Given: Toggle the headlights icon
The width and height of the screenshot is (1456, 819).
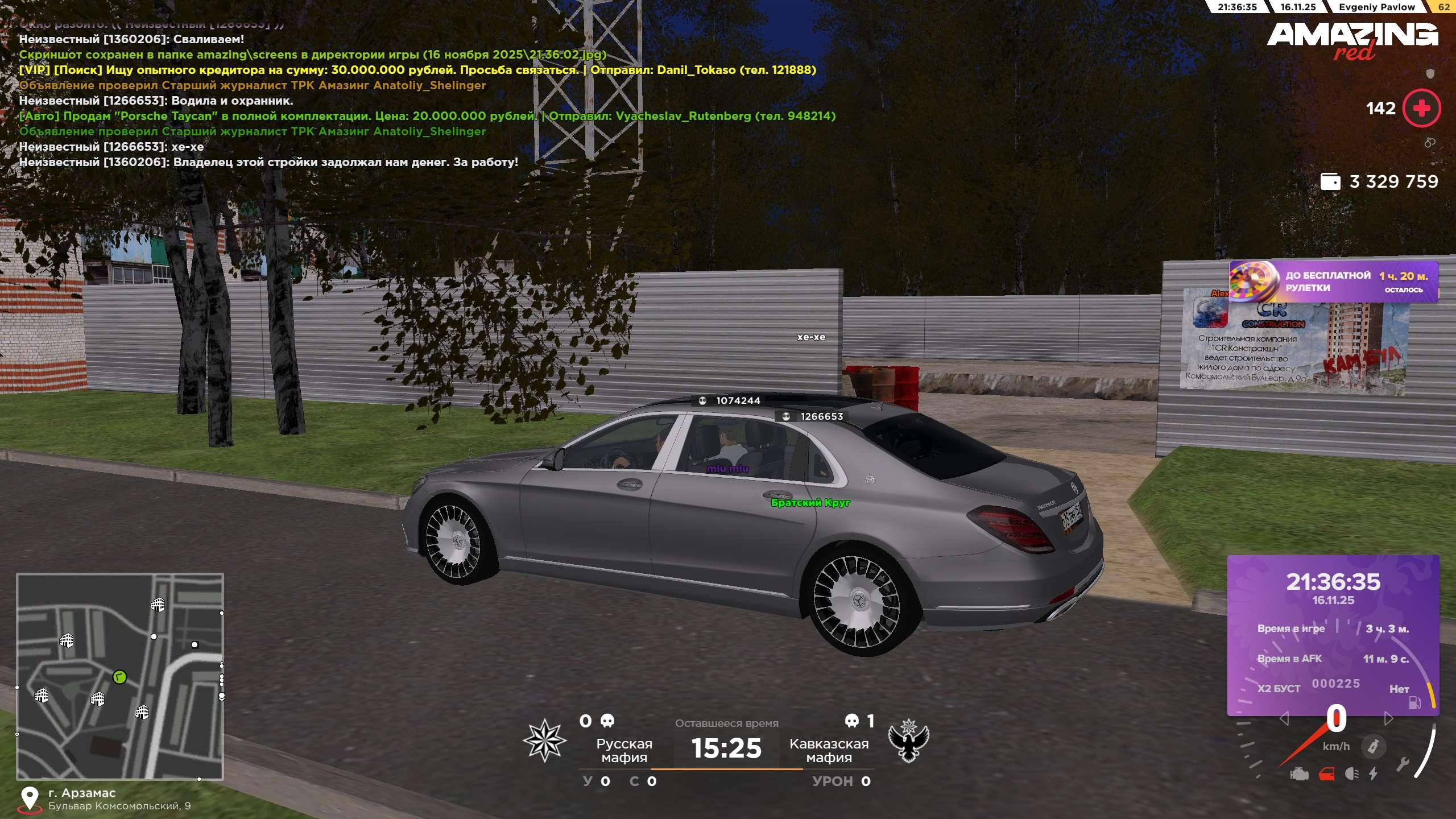Looking at the screenshot, I should (x=1352, y=774).
